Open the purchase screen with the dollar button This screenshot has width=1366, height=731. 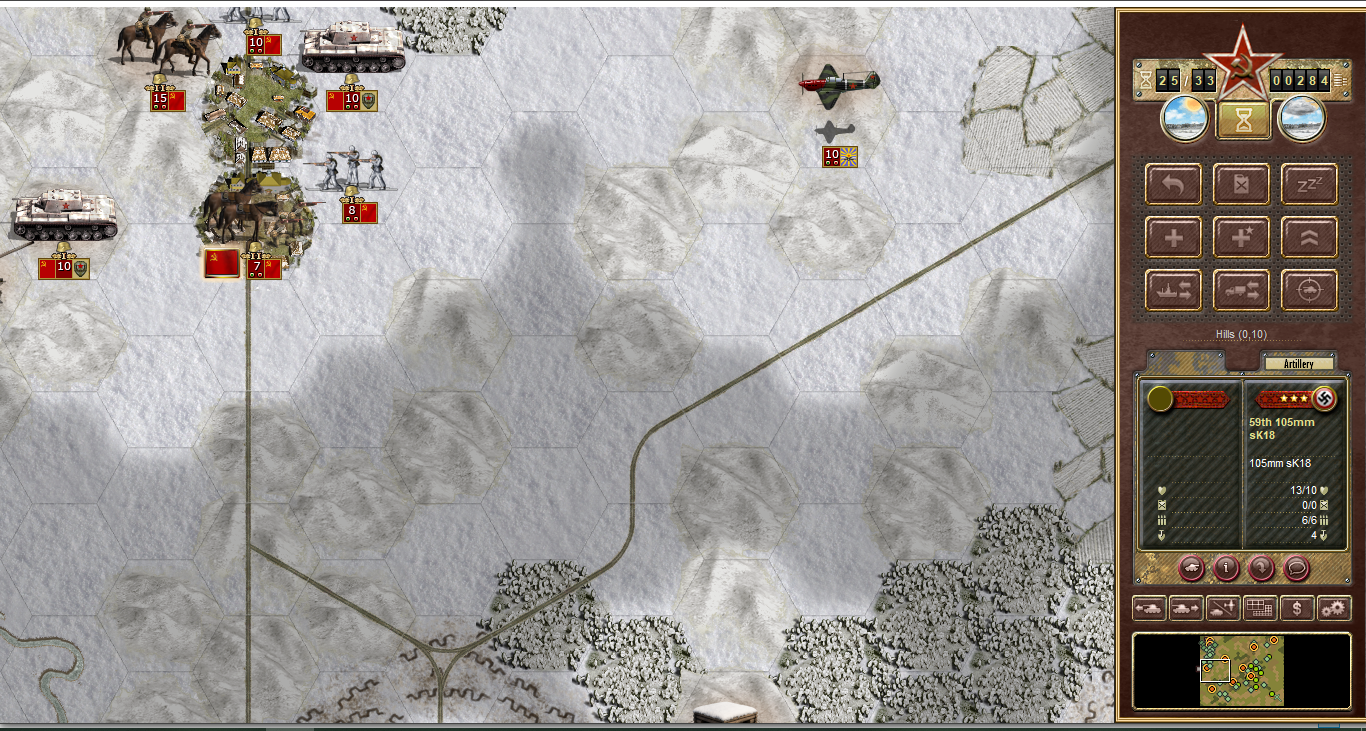[x=1297, y=607]
